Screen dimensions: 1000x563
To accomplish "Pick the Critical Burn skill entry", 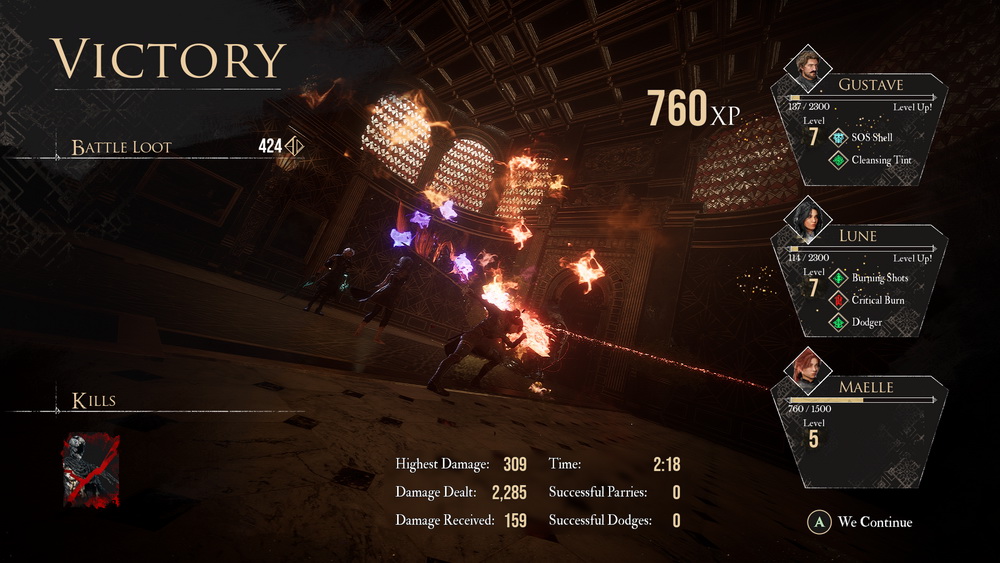I will [x=870, y=299].
